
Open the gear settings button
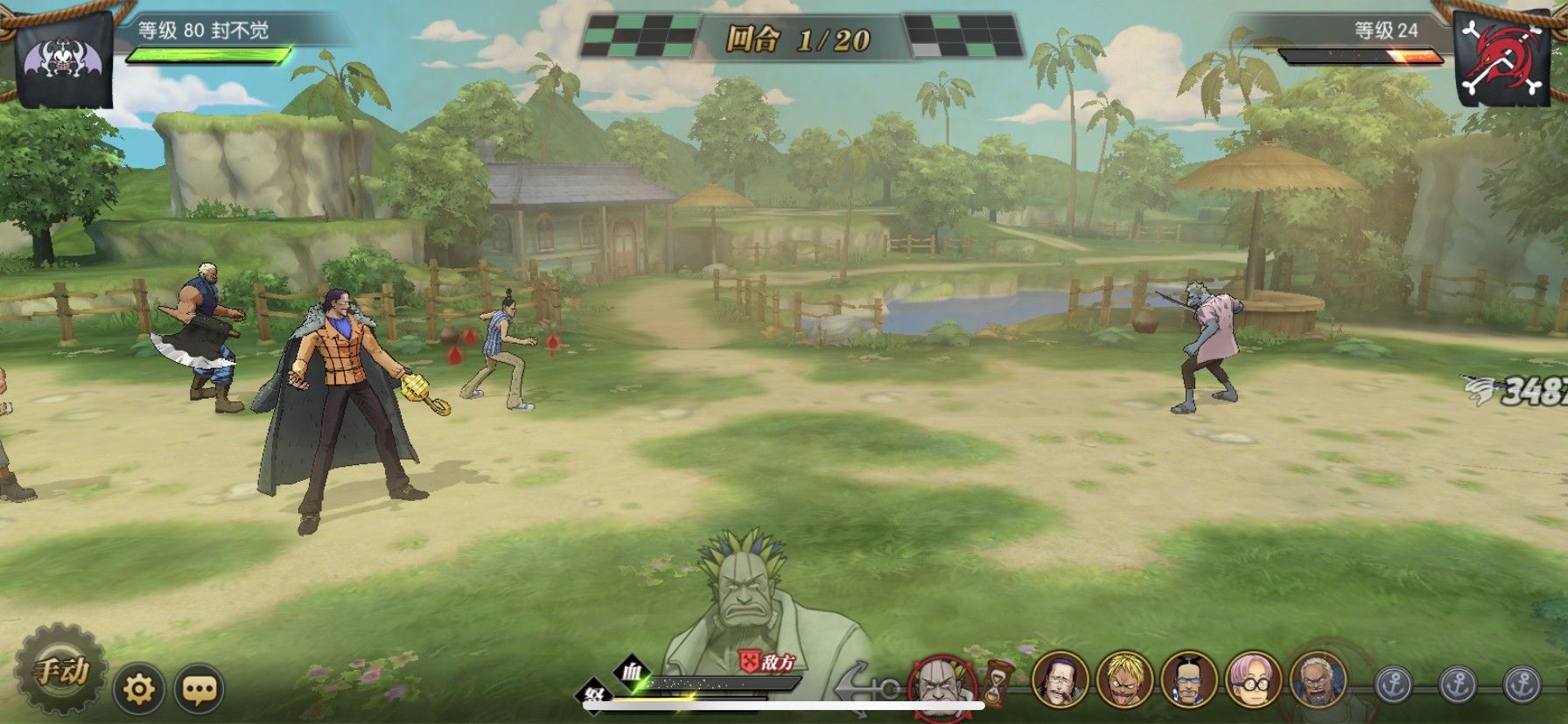[139, 690]
